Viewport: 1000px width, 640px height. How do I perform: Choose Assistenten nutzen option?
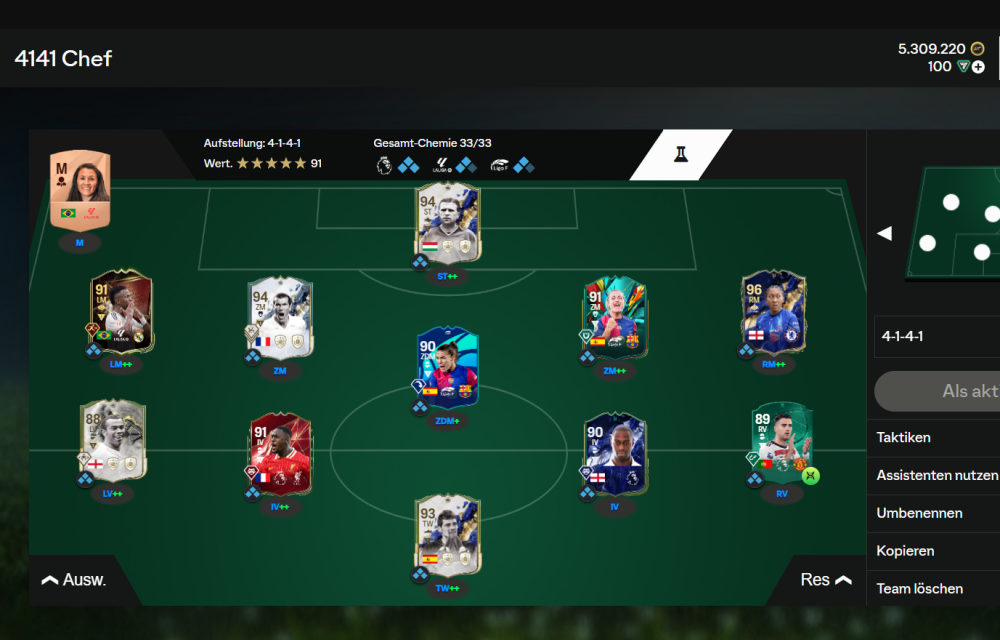pyautogui.click(x=936, y=475)
